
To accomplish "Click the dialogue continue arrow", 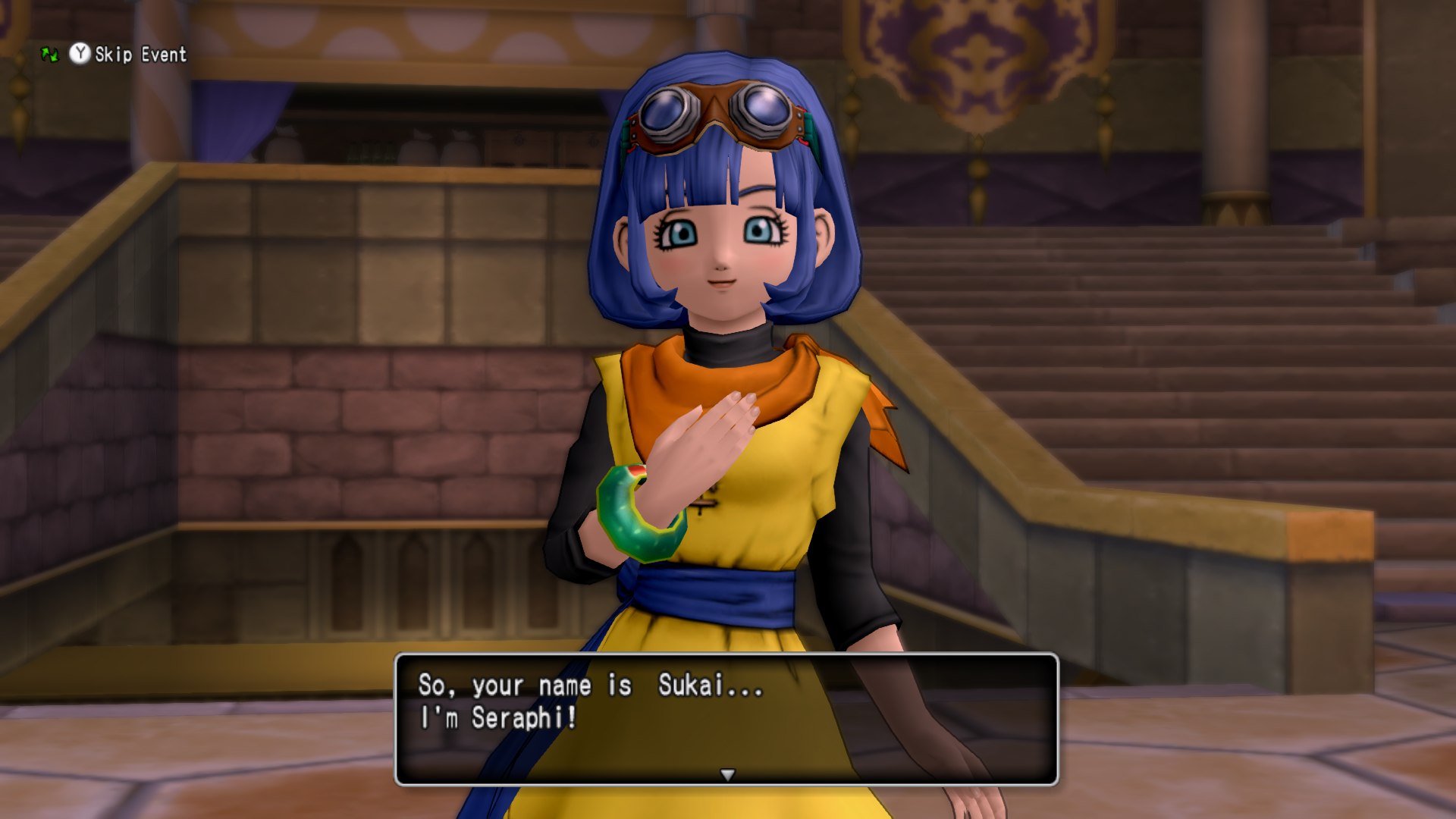I will pyautogui.click(x=727, y=774).
